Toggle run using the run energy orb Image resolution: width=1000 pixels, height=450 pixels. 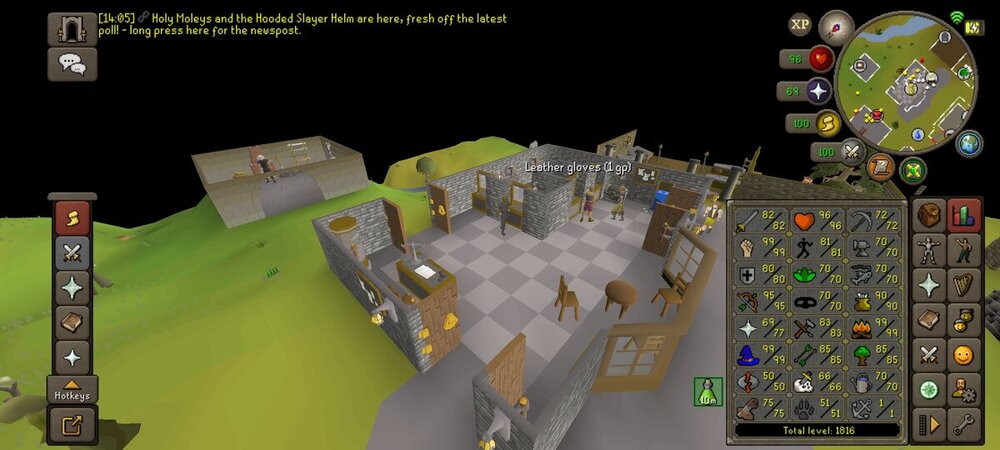click(828, 123)
